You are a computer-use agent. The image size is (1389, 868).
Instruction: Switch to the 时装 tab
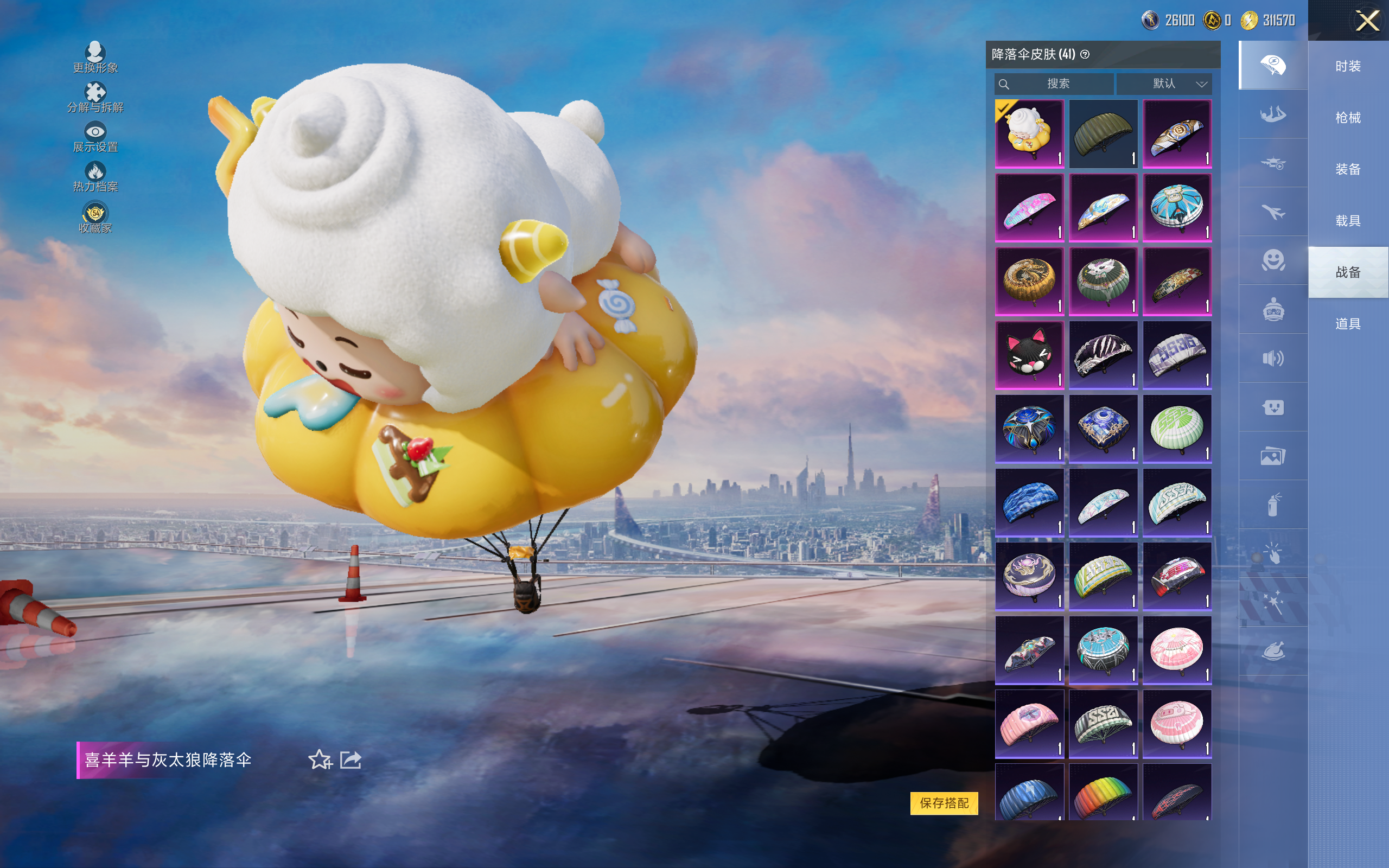tap(1348, 66)
